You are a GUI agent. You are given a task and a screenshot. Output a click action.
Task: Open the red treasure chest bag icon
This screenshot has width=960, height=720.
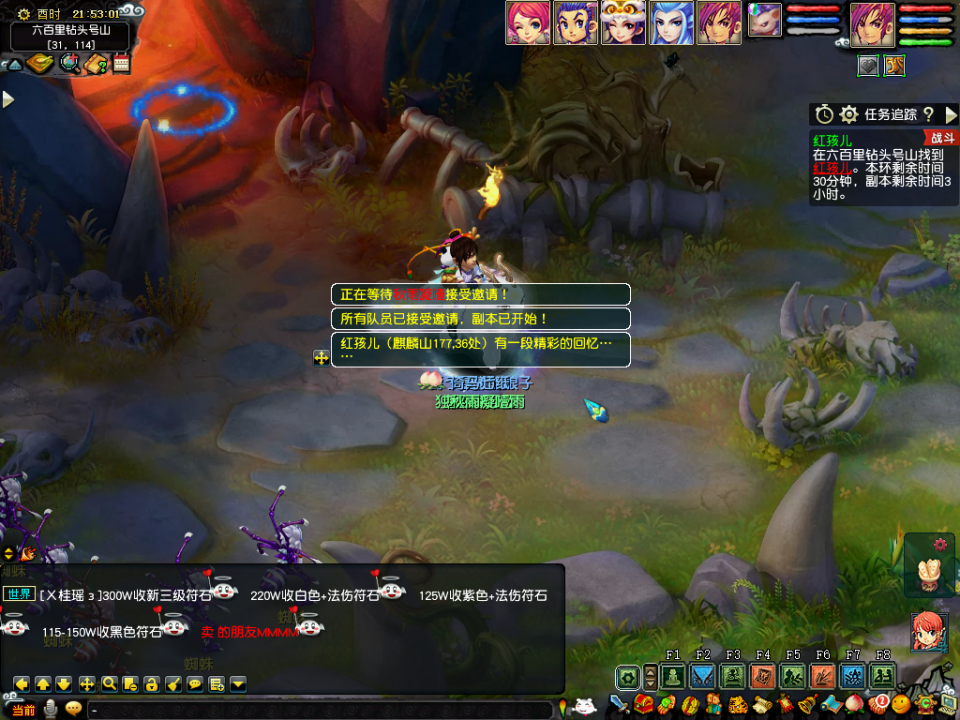(x=643, y=706)
